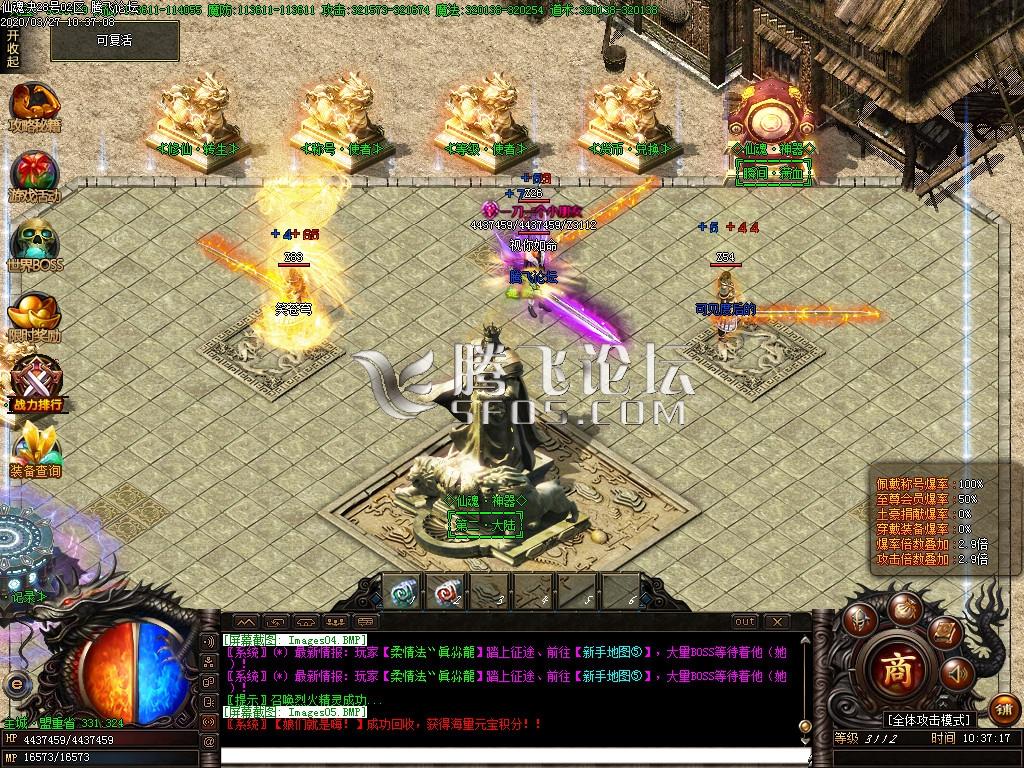Open the 战力排行 power ranking
Viewport: 1024px width, 768px height.
tap(36, 385)
